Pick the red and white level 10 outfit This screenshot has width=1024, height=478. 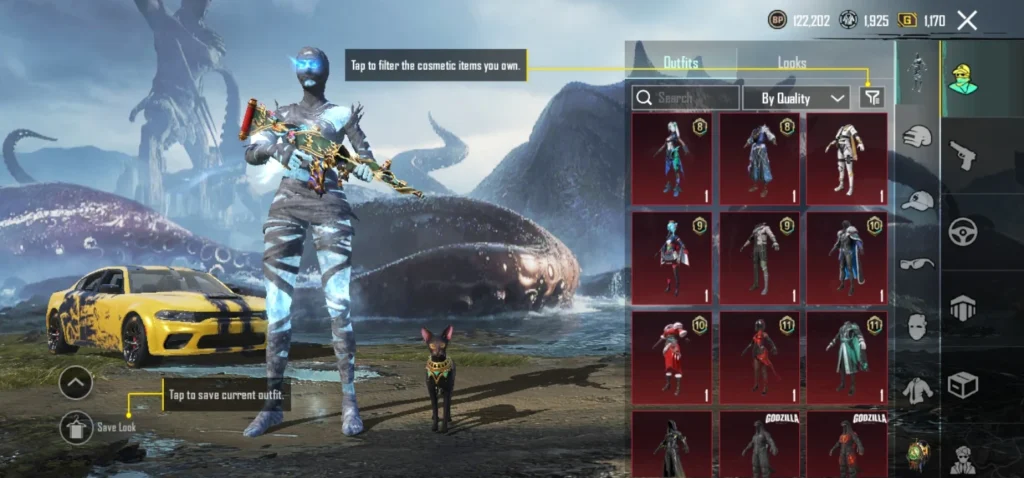tap(672, 357)
